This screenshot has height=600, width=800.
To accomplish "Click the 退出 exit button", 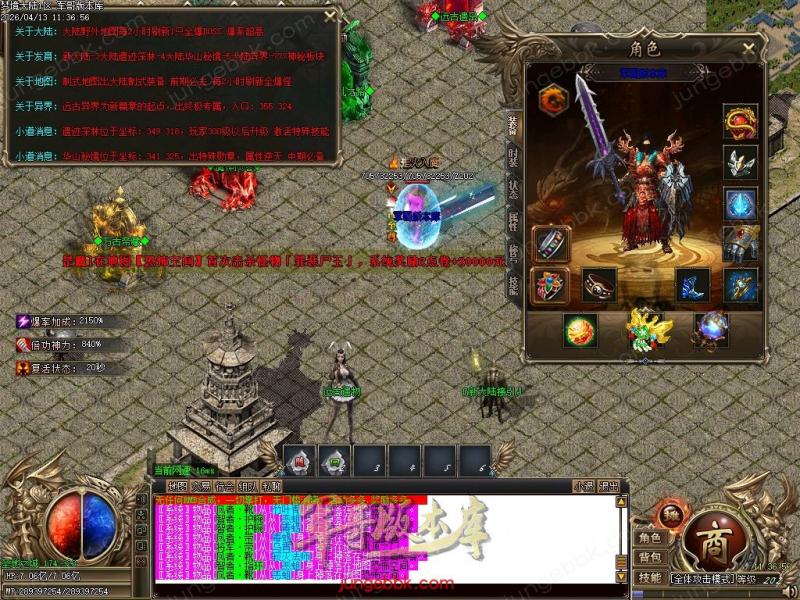I will point(608,486).
